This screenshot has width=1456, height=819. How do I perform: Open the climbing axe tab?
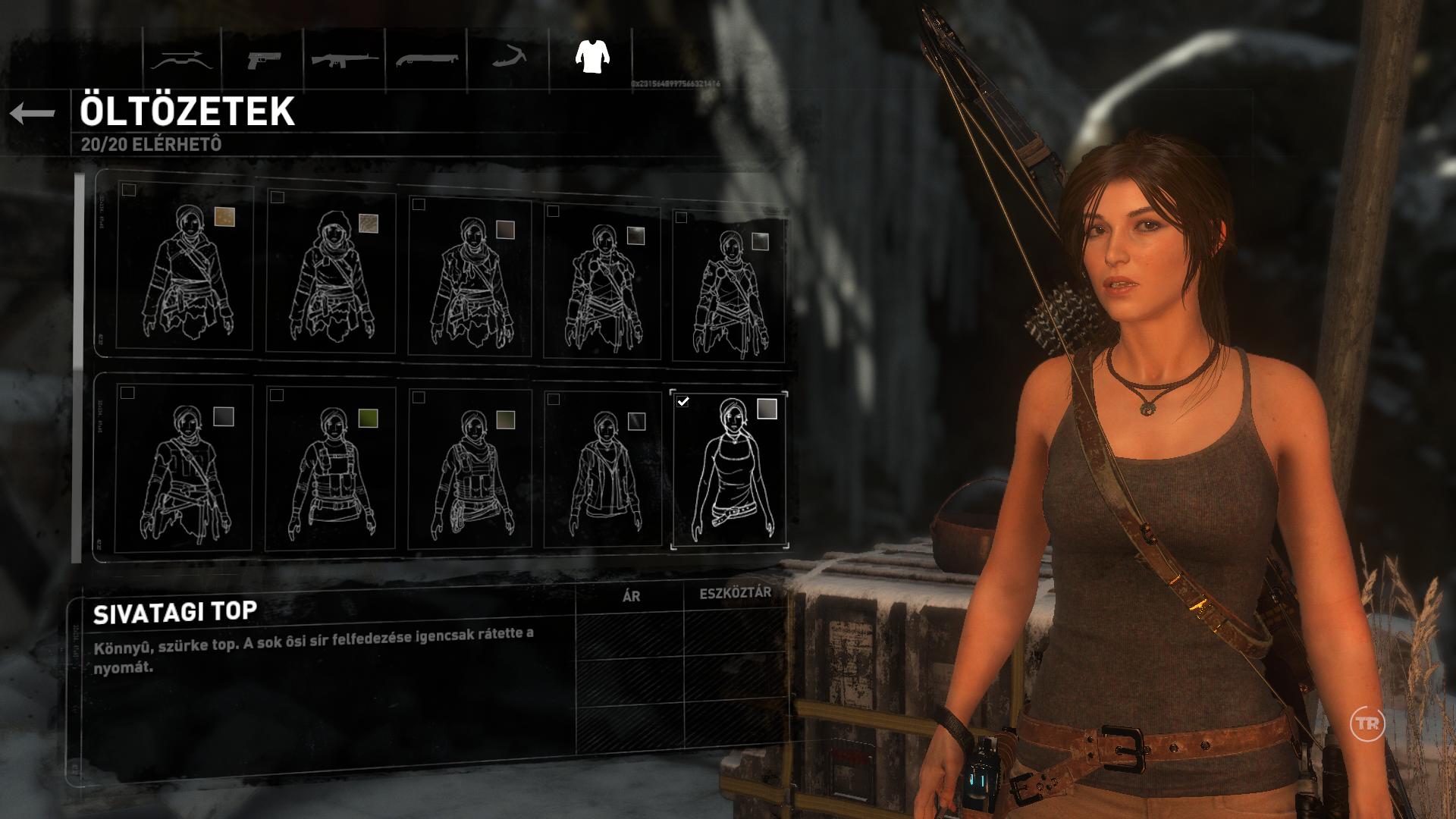tap(509, 58)
